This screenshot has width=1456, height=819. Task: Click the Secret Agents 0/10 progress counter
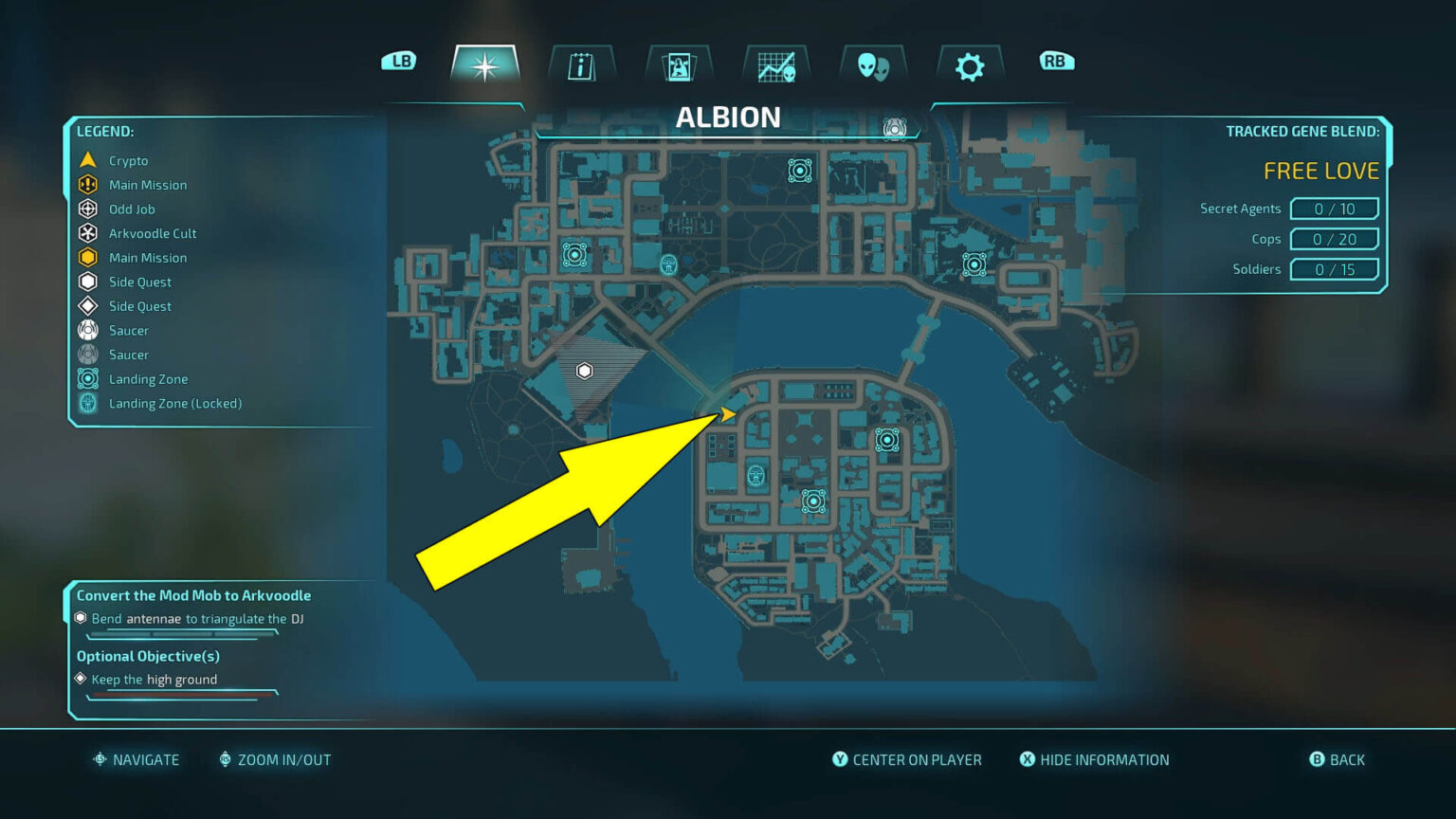(x=1334, y=208)
